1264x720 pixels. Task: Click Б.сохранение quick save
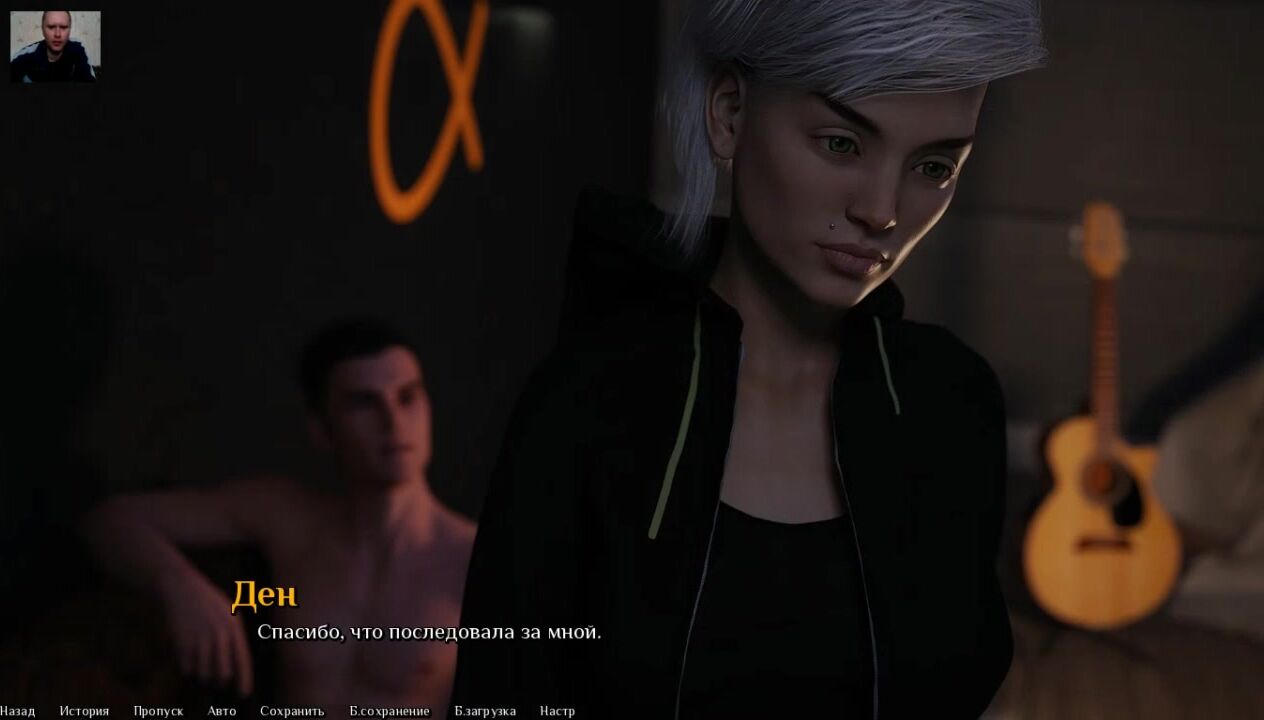coord(389,711)
